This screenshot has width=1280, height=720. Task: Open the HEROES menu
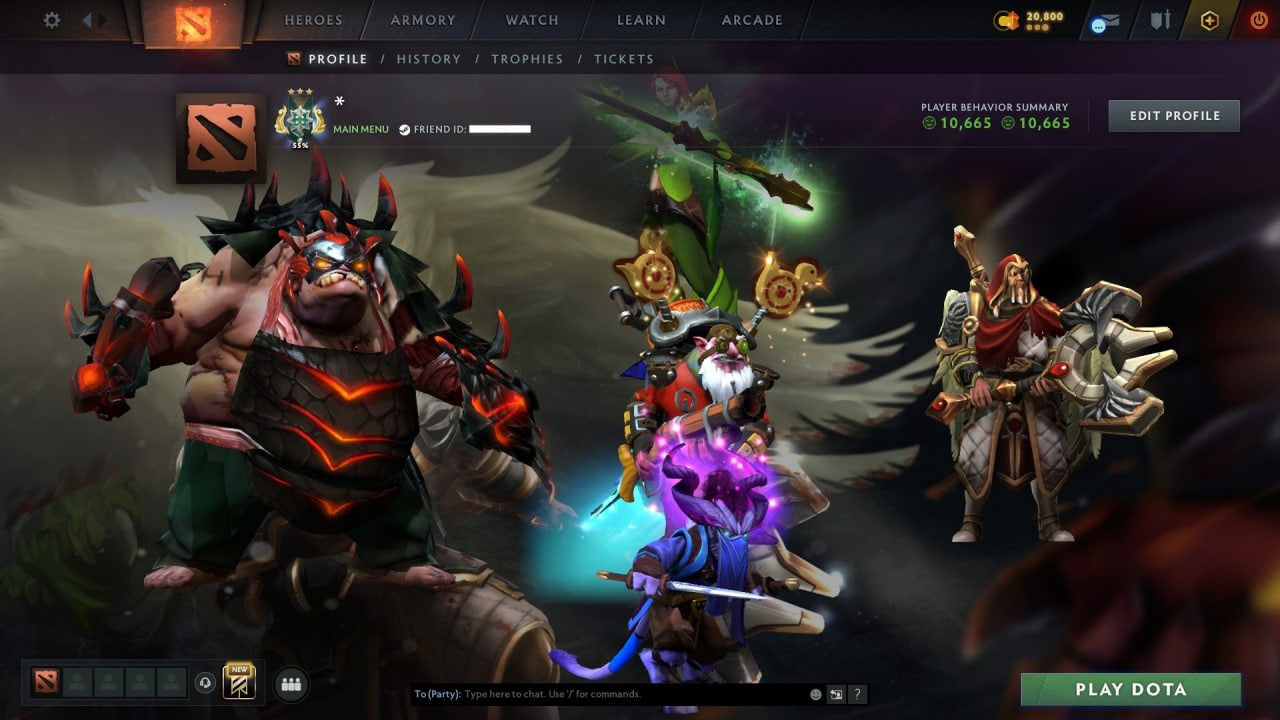point(314,19)
